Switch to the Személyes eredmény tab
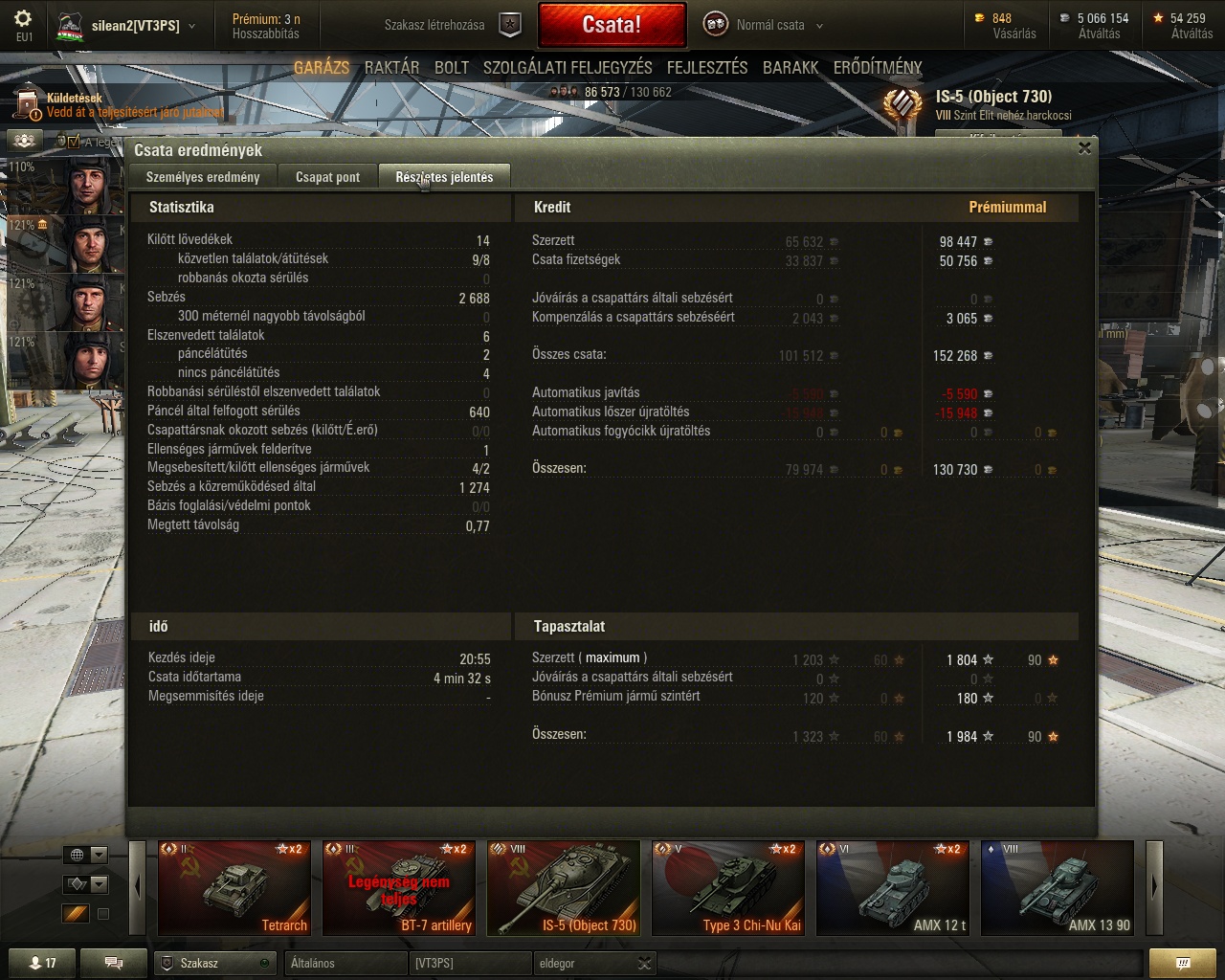 pyautogui.click(x=203, y=177)
